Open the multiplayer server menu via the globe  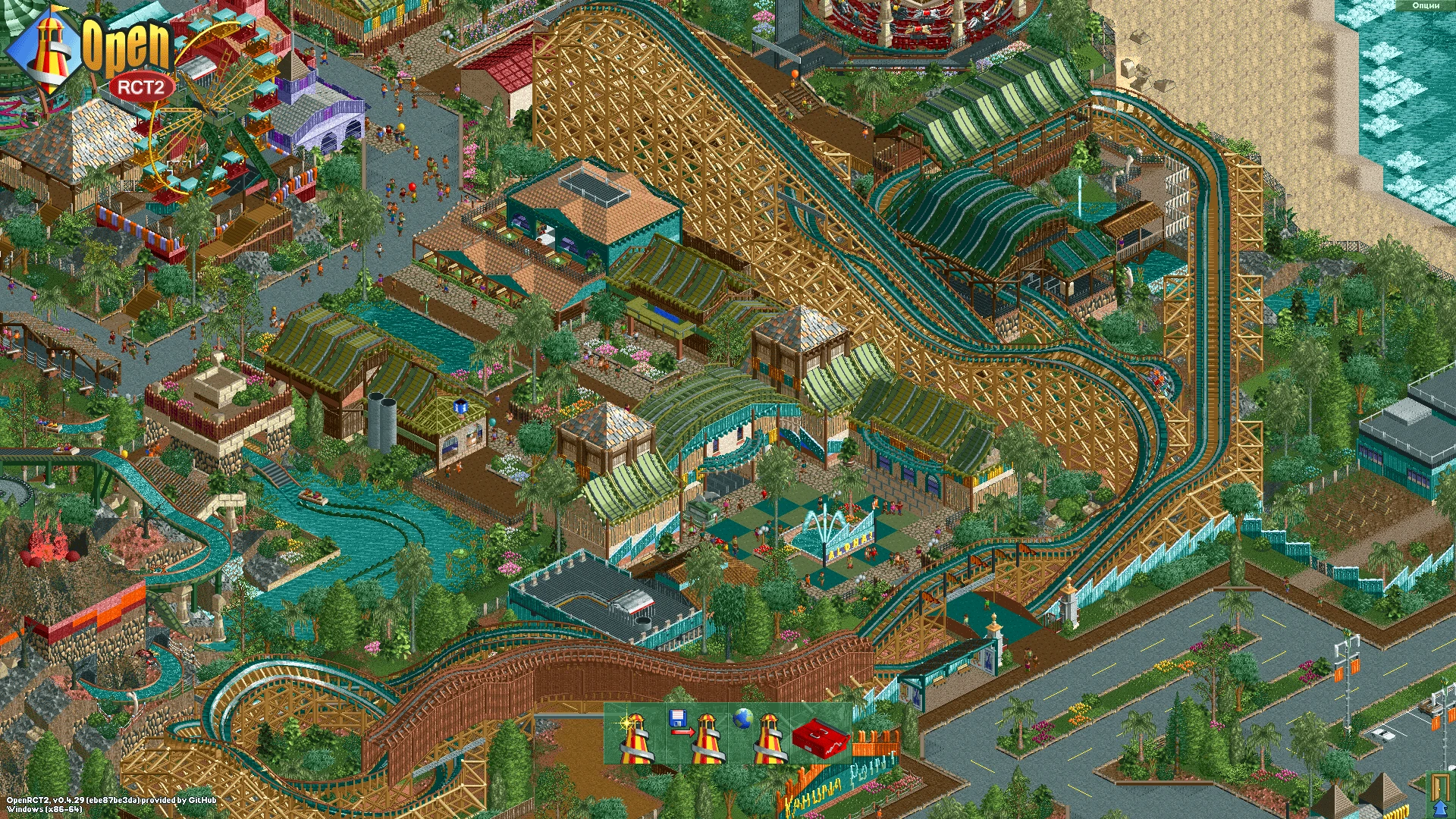point(742,719)
